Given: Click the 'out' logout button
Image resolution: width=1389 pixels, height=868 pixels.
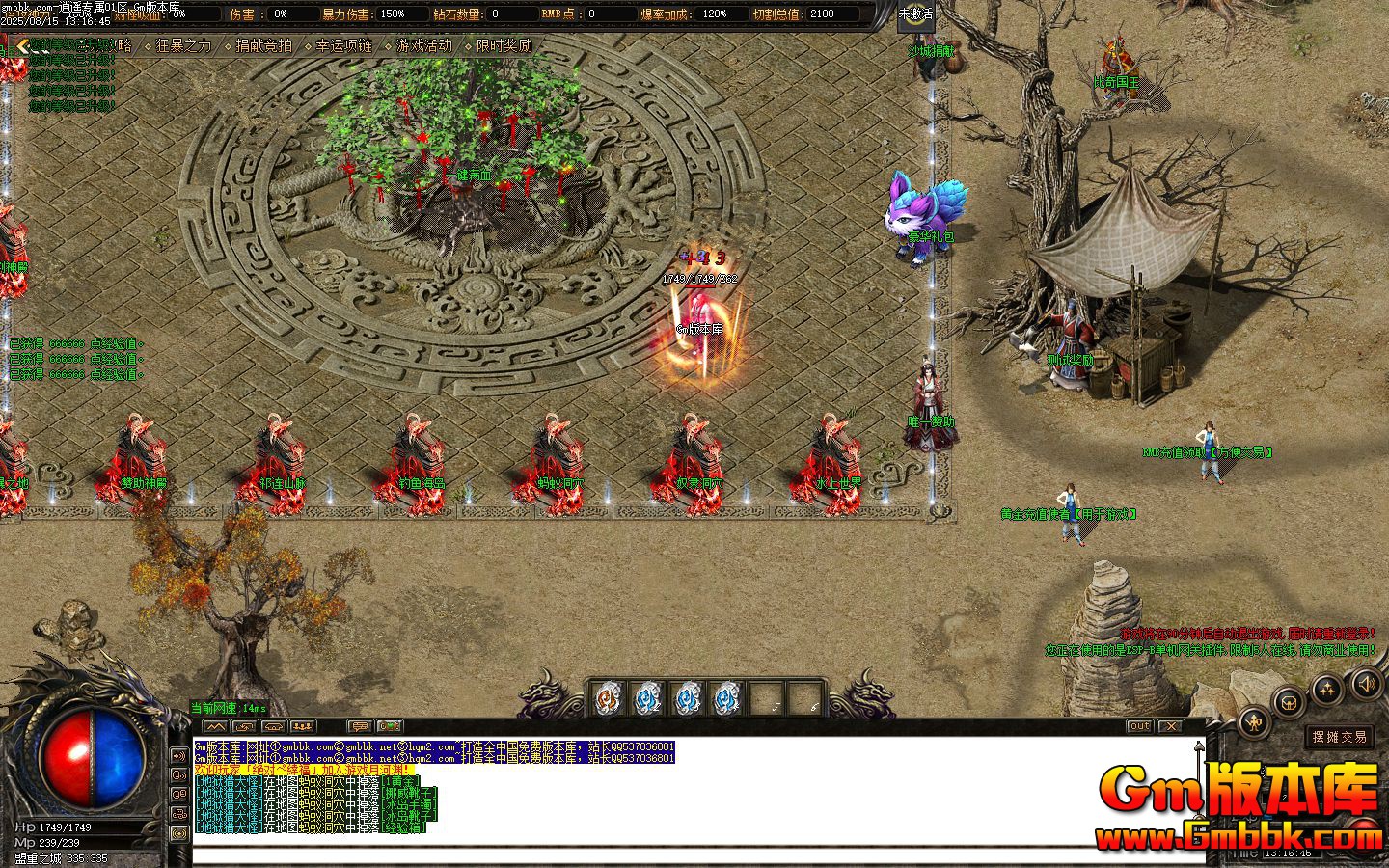Looking at the screenshot, I should pyautogui.click(x=1140, y=726).
